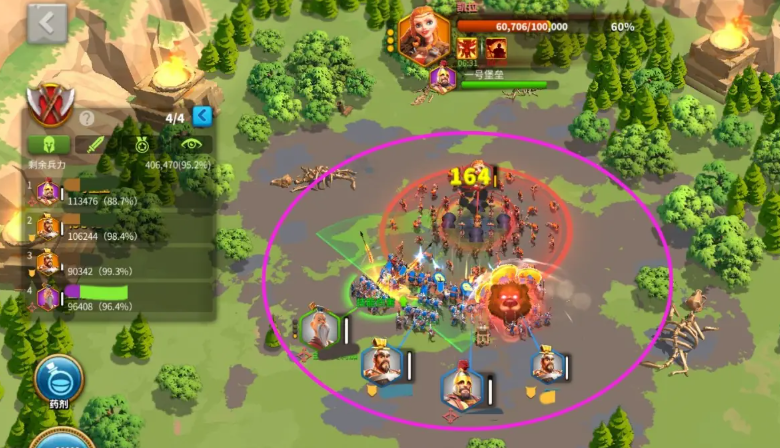The height and width of the screenshot is (448, 780).
Task: Switch to the green helmet tab
Action: click(x=48, y=144)
